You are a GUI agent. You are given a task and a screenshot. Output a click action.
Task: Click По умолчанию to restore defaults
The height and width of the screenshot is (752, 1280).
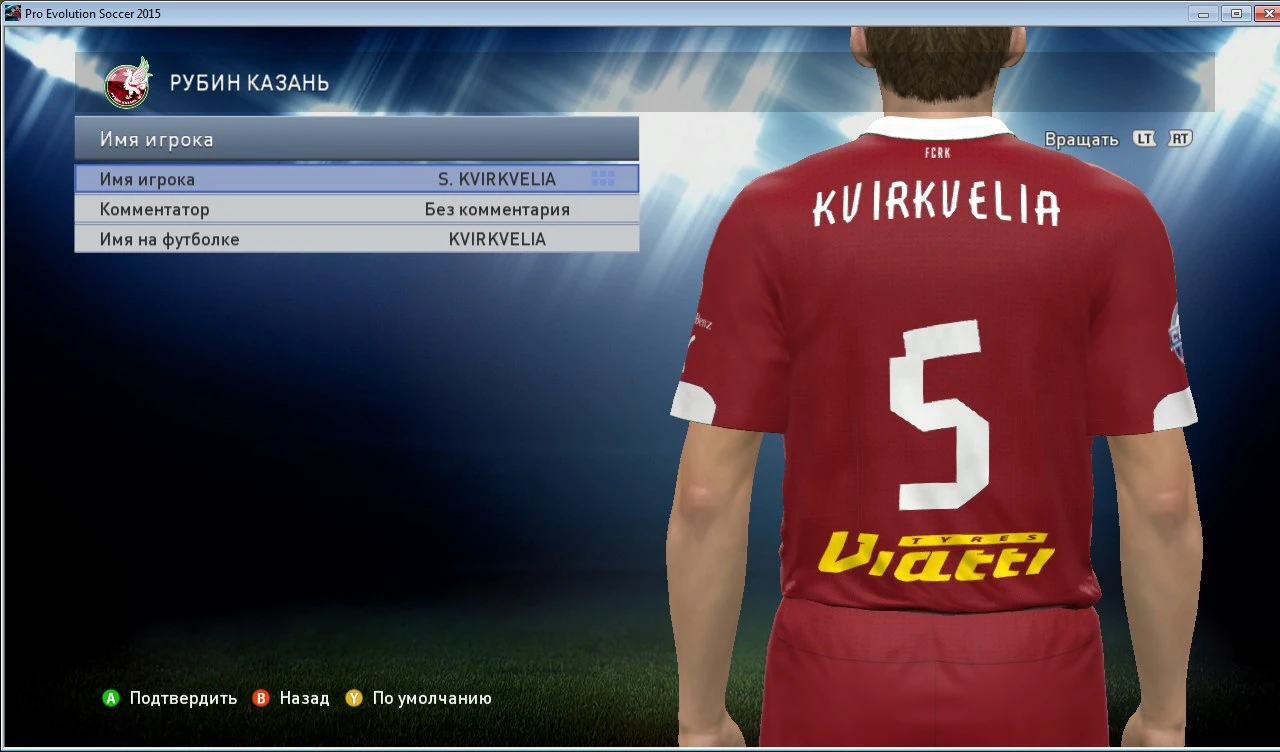[430, 698]
